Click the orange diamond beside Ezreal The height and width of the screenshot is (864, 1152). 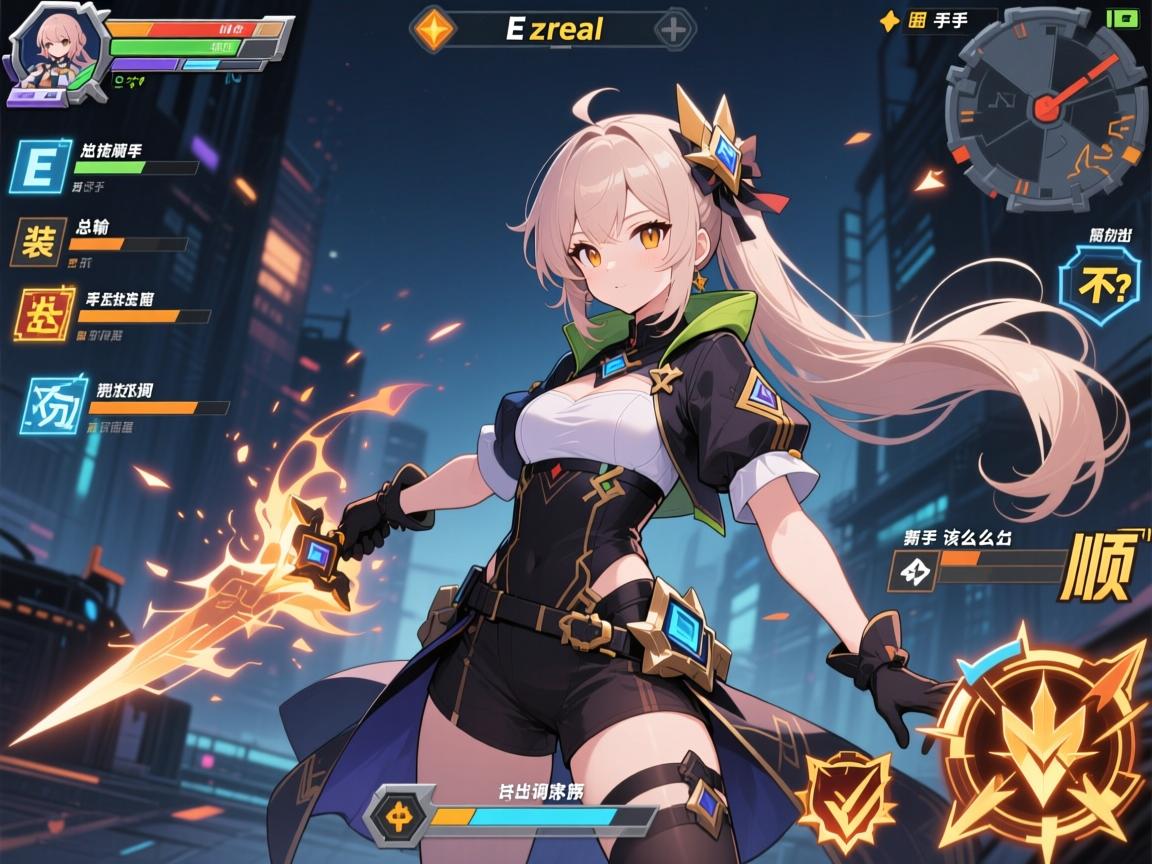[434, 28]
